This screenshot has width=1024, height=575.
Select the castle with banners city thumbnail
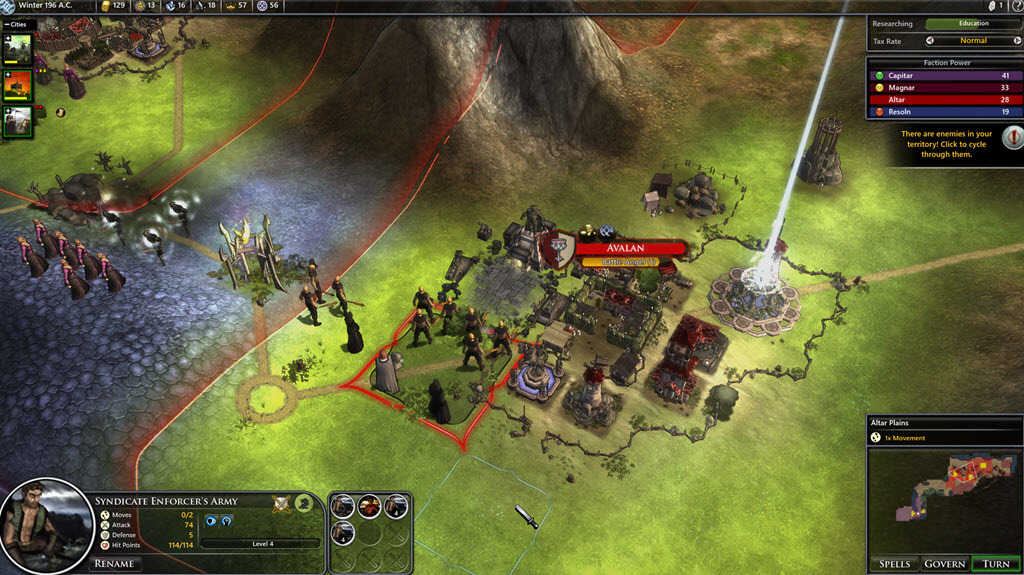pos(20,120)
